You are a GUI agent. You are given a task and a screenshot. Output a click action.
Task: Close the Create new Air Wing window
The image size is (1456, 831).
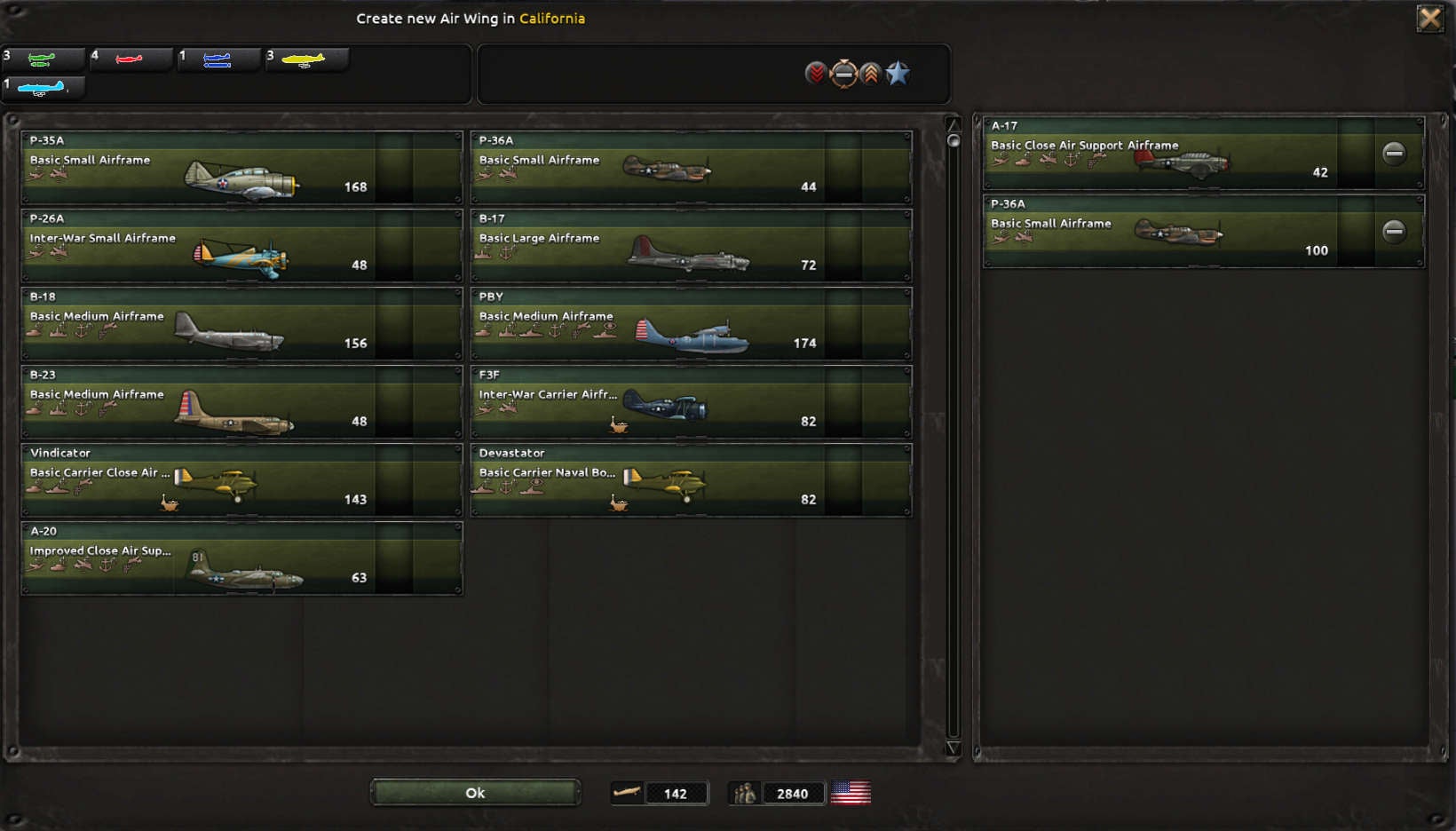1430,18
